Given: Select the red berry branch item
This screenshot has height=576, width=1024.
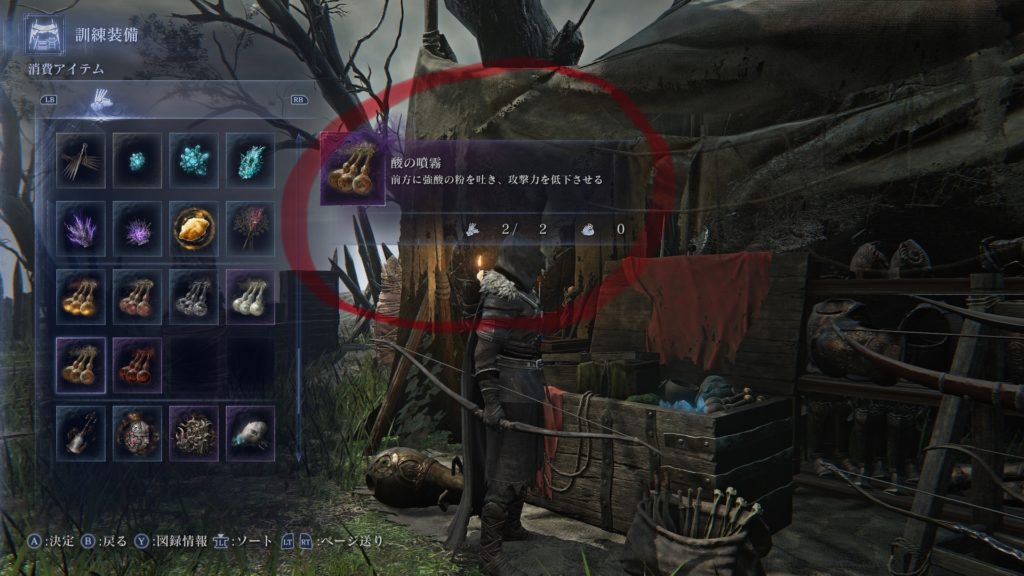Looking at the screenshot, I should point(250,226).
